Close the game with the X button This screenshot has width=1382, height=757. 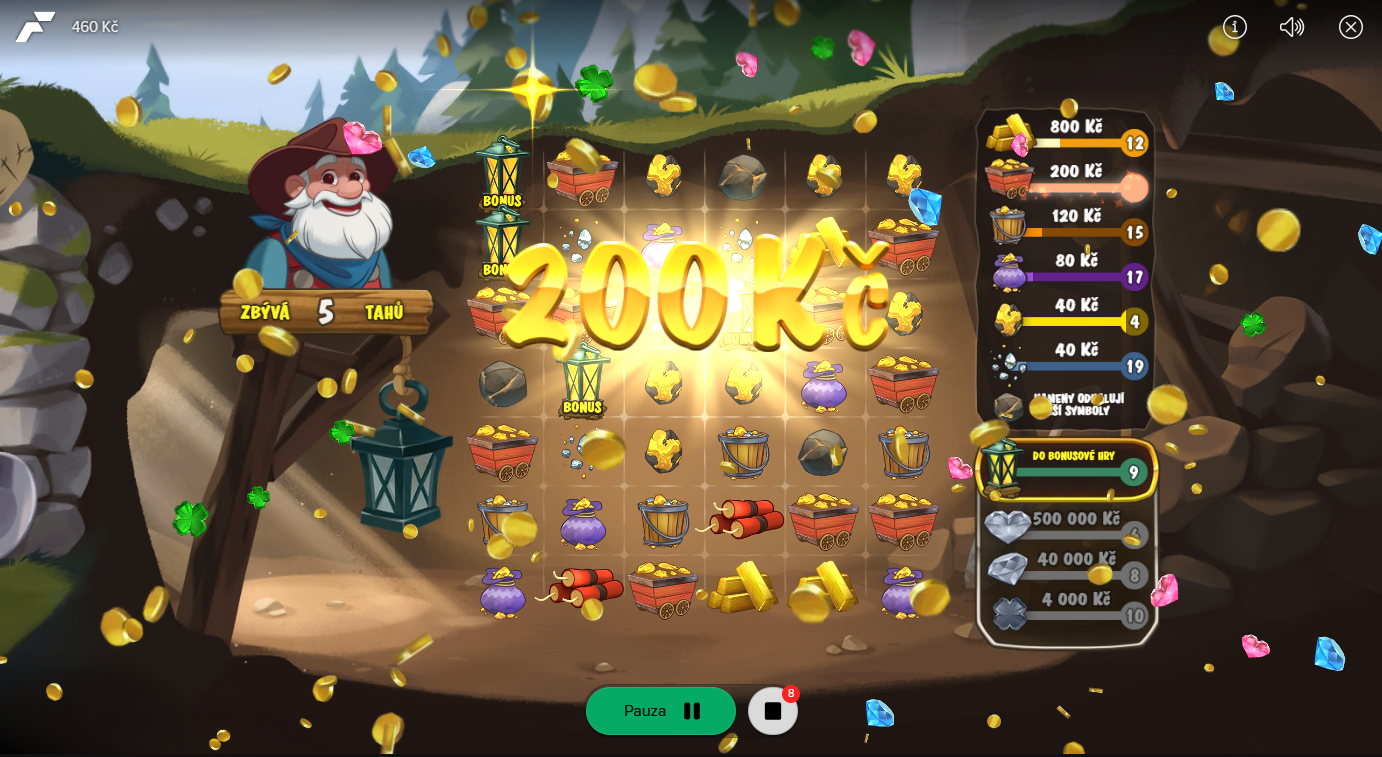click(1351, 27)
